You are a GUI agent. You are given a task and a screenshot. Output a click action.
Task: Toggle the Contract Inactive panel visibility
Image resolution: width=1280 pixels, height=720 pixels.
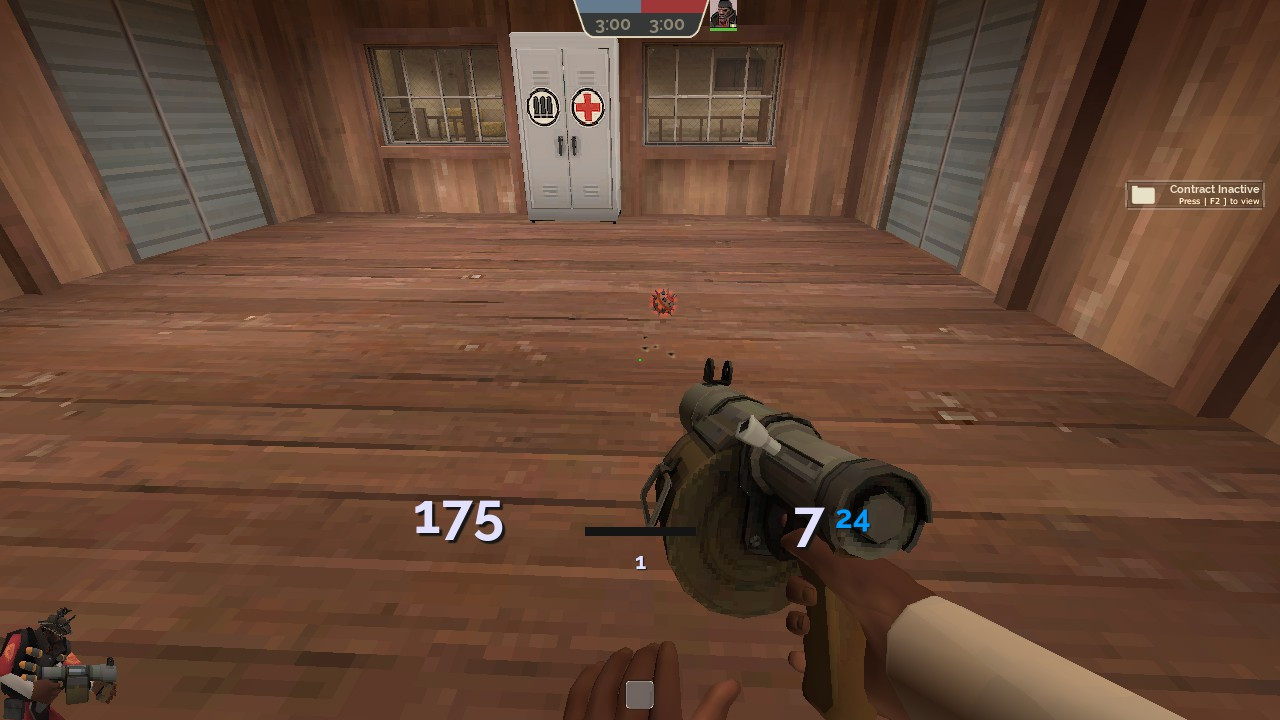pos(1195,194)
